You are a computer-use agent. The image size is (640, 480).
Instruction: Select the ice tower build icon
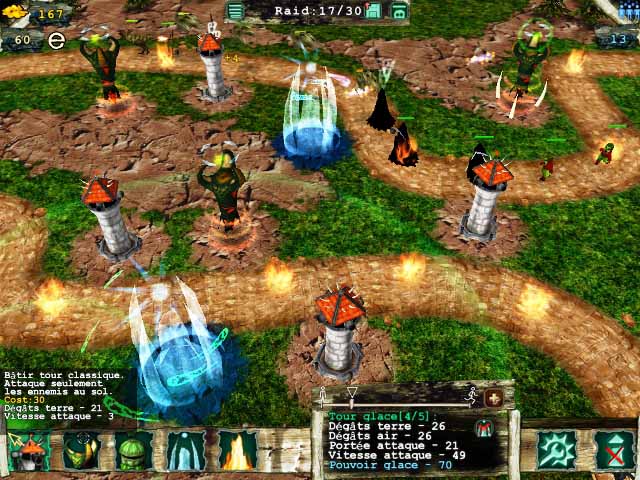(x=186, y=451)
